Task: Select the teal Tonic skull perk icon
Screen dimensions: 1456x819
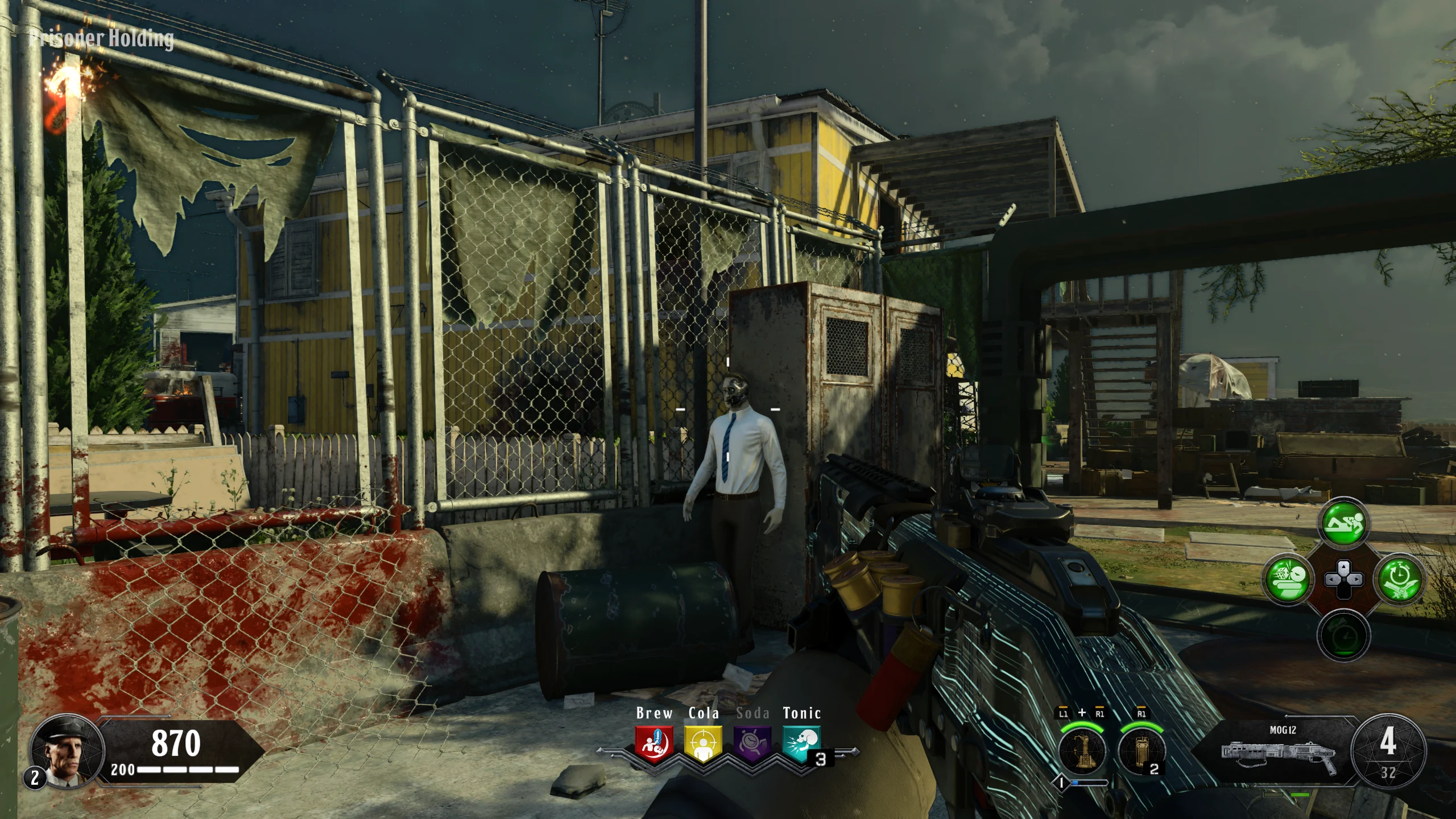Action: tap(801, 744)
